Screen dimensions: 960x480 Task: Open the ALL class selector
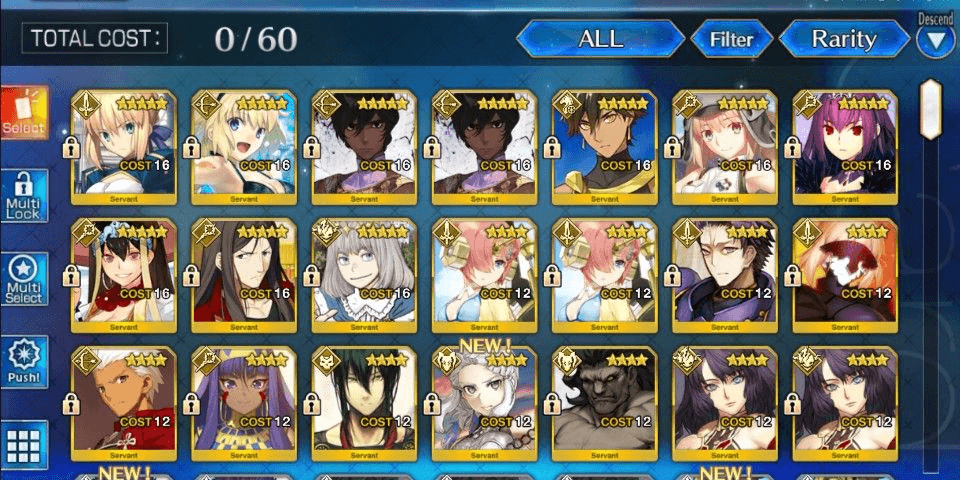click(600, 40)
